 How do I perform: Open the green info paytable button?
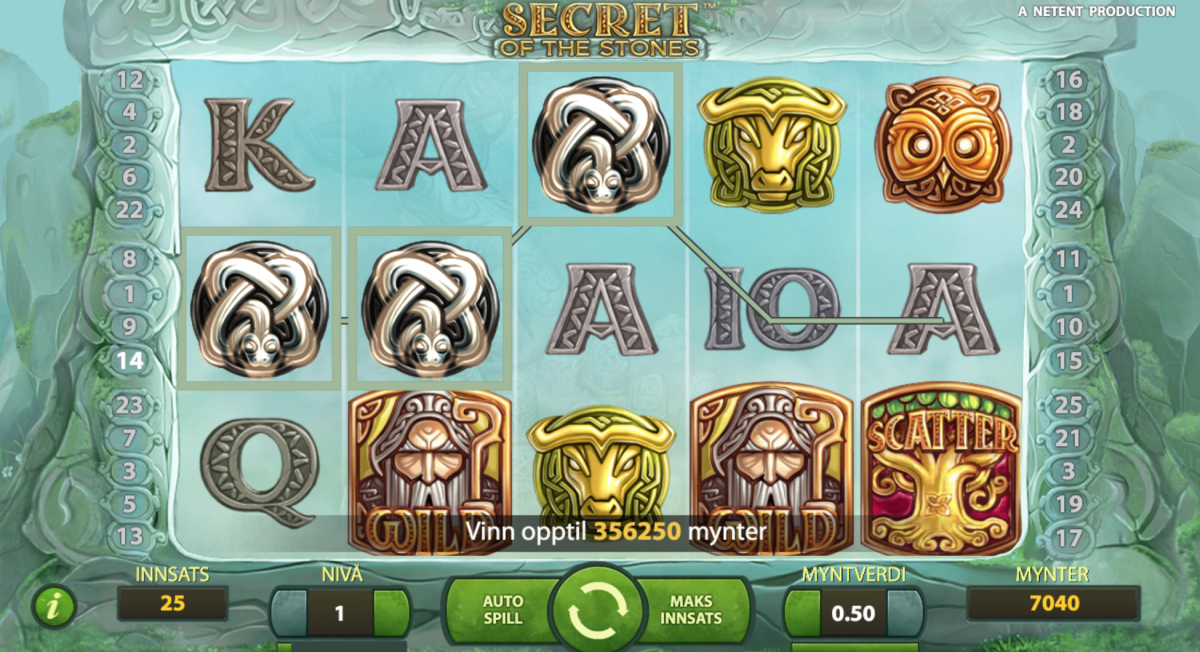55,606
